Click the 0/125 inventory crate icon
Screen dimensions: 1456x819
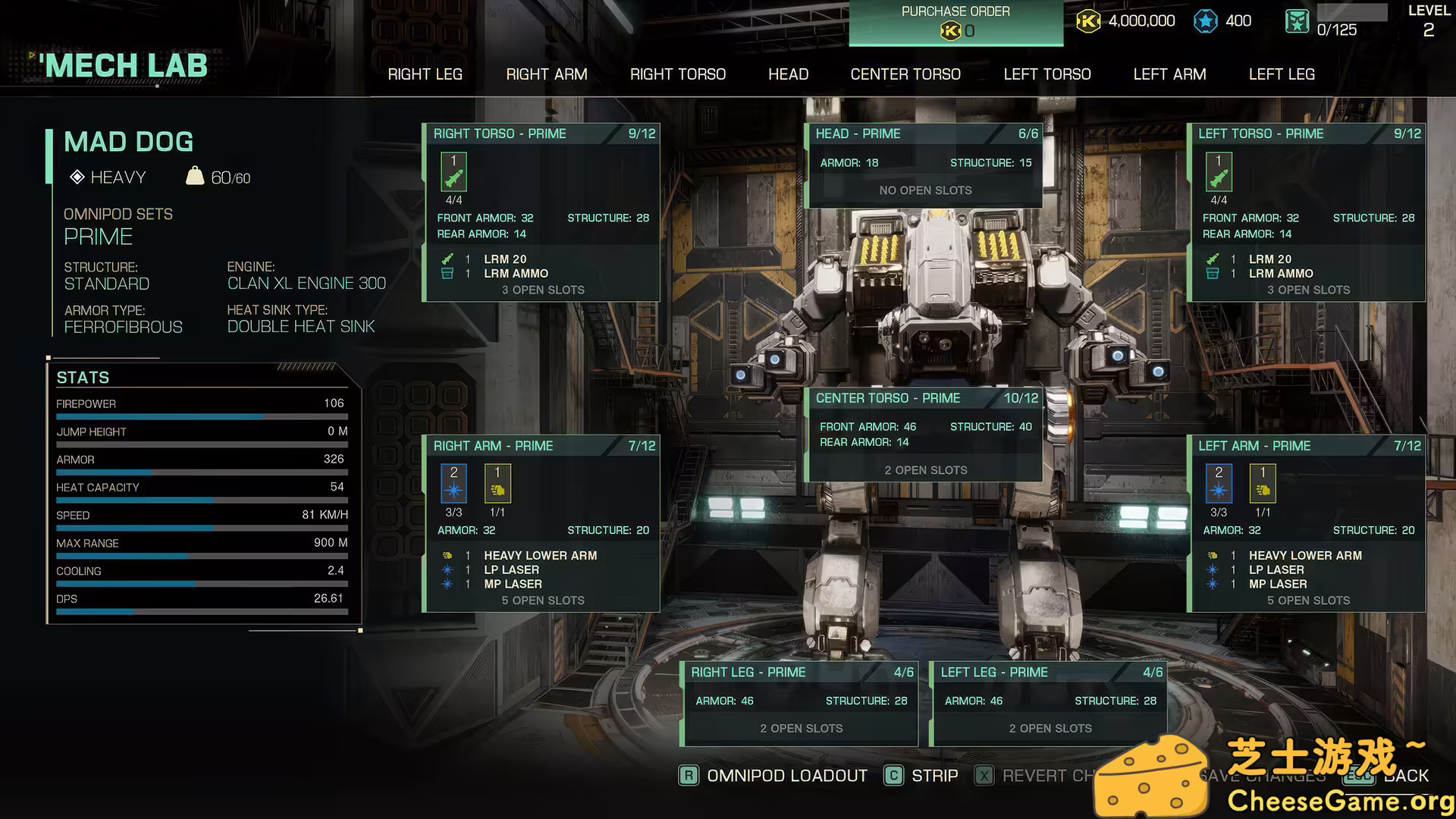coord(1297,21)
